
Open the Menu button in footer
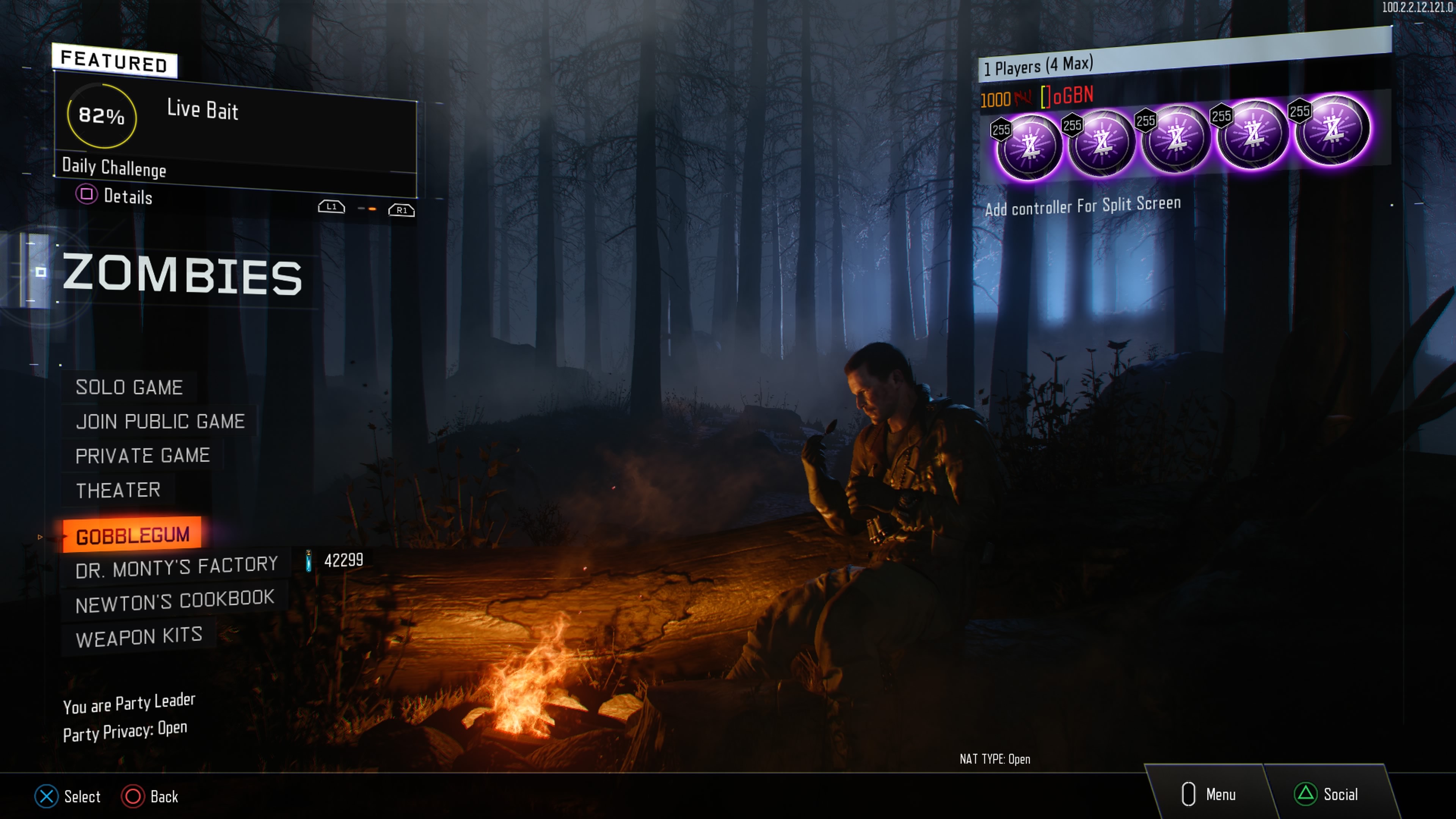coord(1209,794)
